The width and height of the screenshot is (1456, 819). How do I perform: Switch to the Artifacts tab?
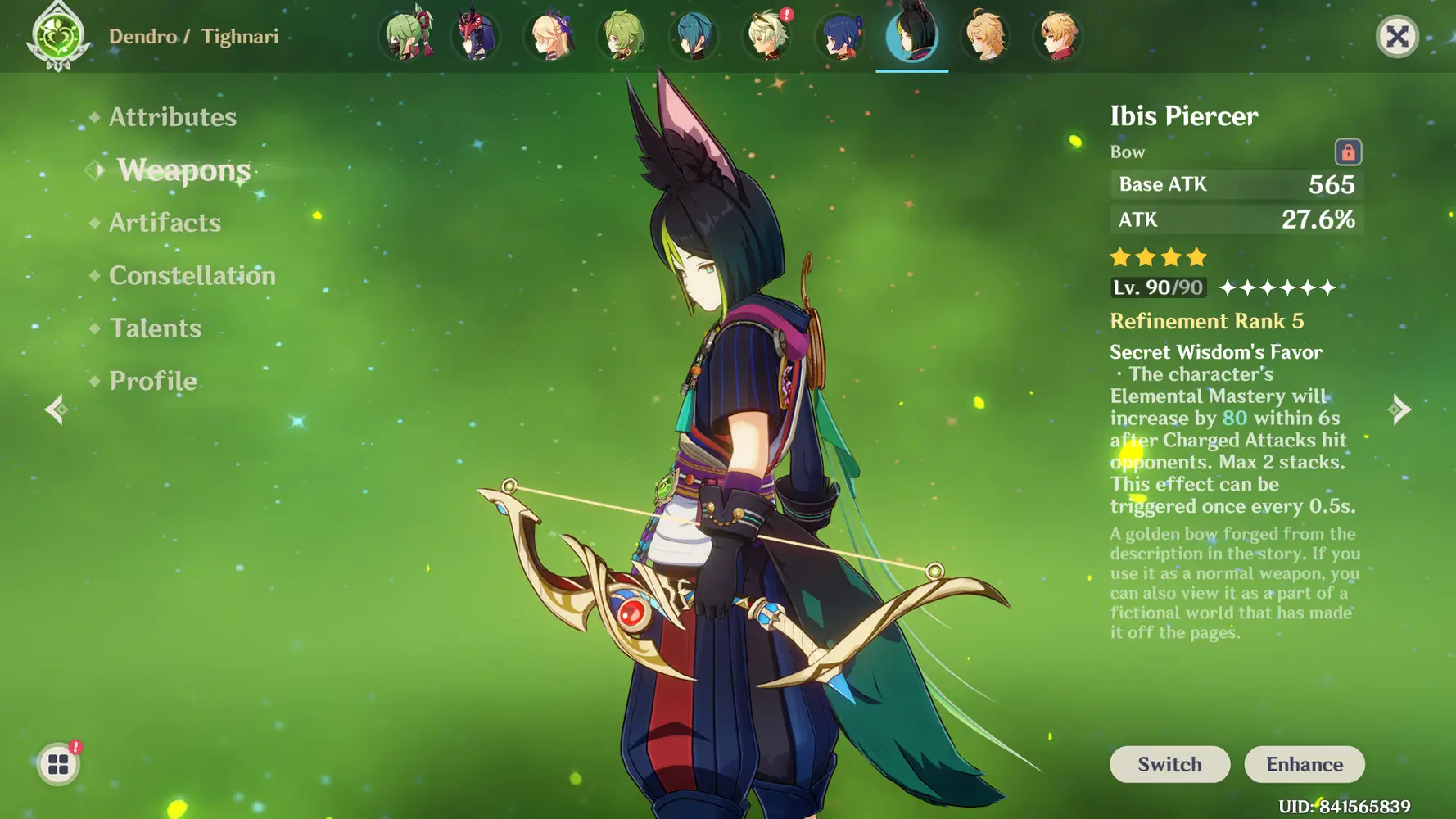165,222
